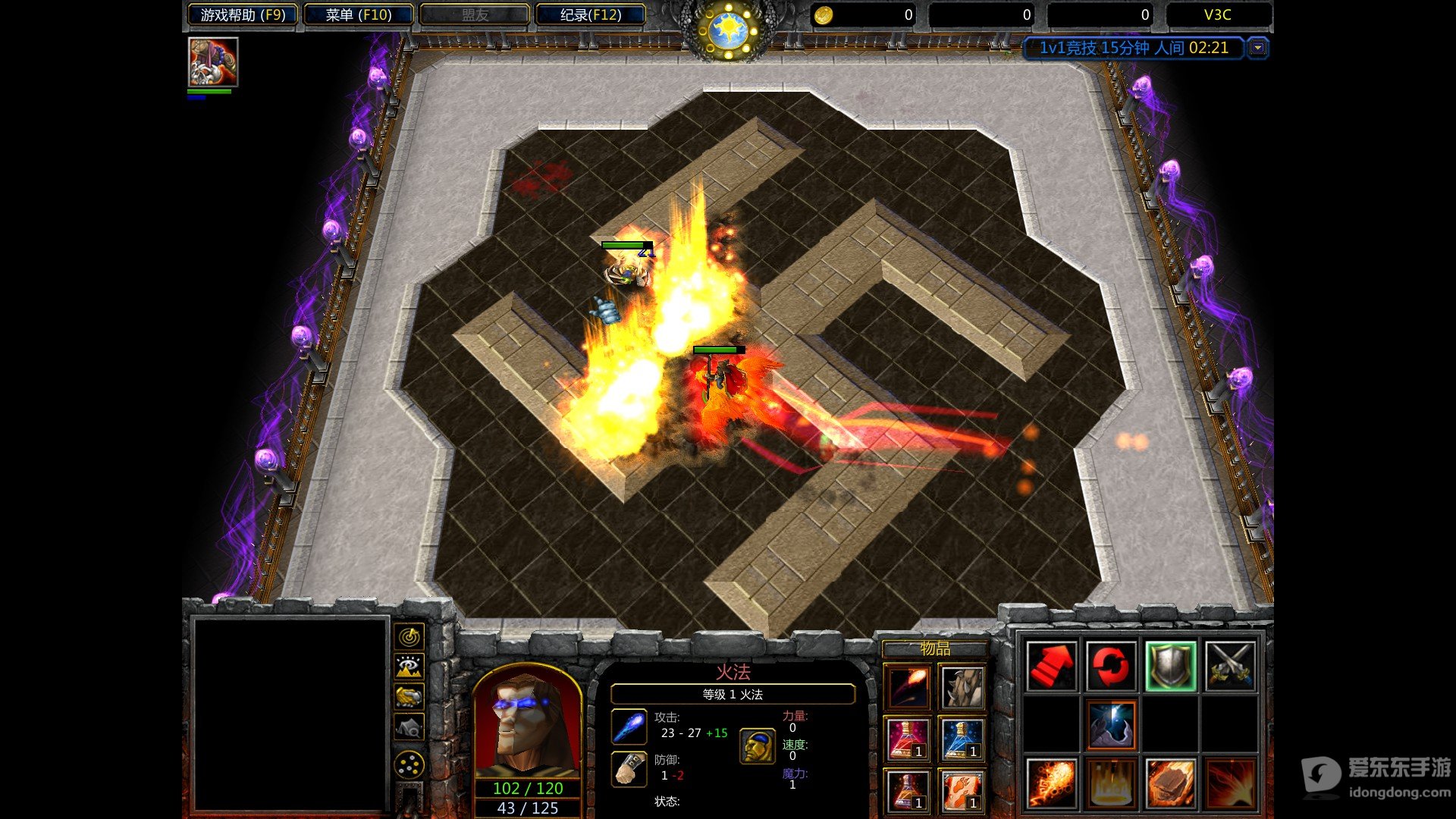Toggle formation movement with the tent icon
The image size is (1456, 819).
(x=408, y=726)
